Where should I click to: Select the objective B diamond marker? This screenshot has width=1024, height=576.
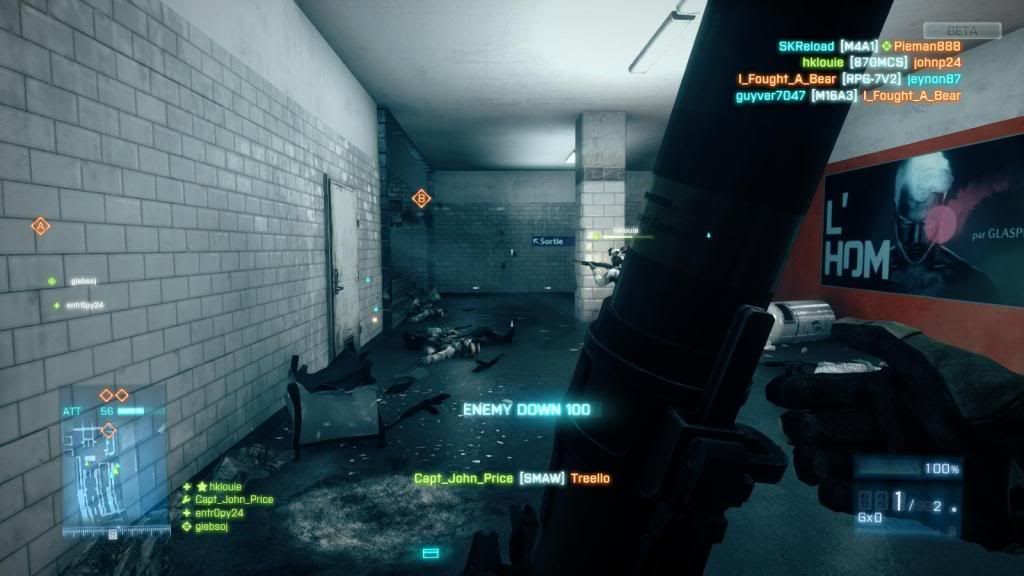[x=422, y=199]
